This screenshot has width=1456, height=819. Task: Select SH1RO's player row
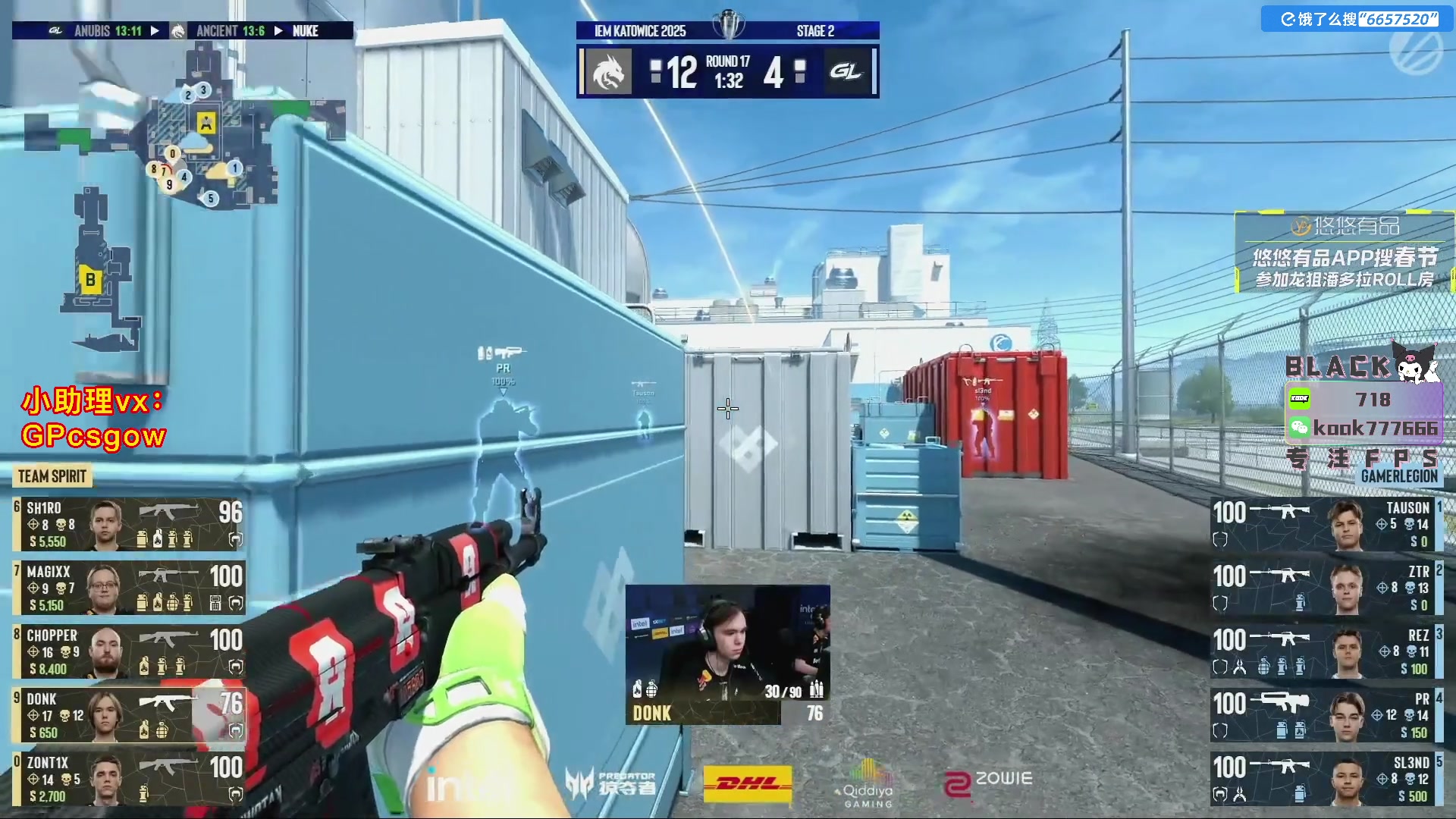pyautogui.click(x=129, y=524)
